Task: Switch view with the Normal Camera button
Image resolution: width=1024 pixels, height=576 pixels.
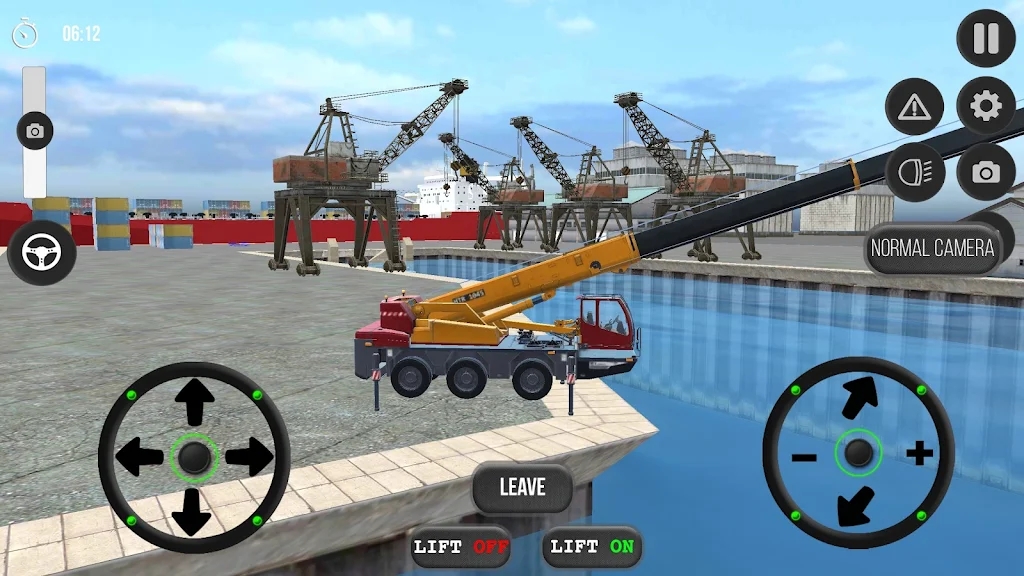Action: coord(932,248)
